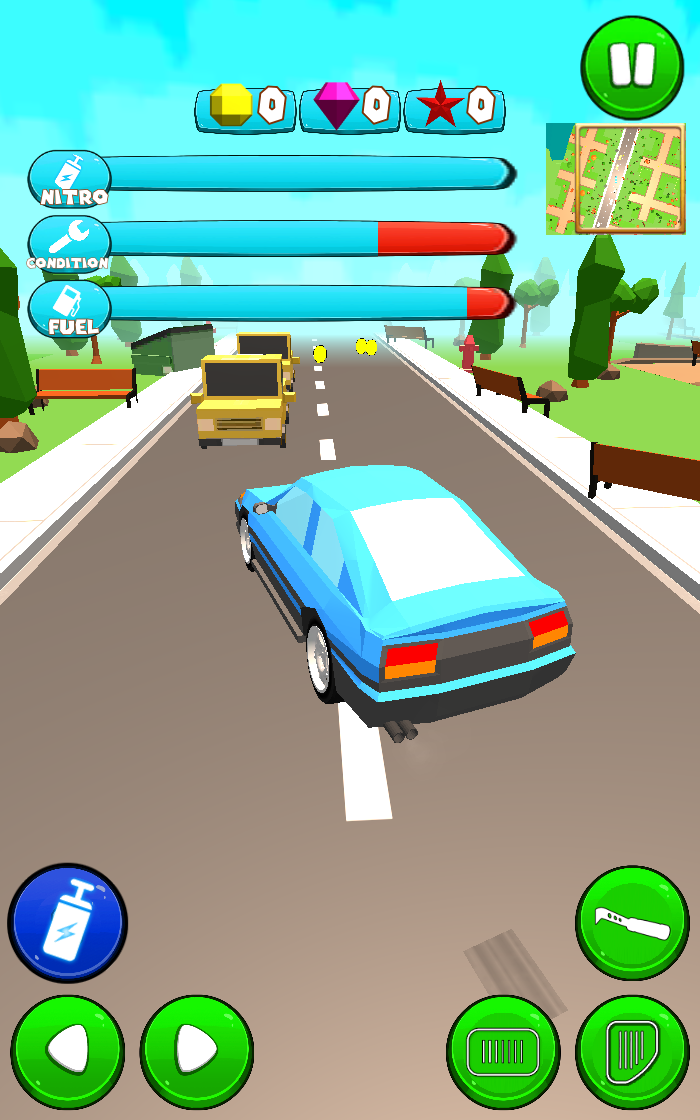This screenshot has width=700, height=1120.
Task: Steer right with the right arrow button
Action: point(197,1051)
